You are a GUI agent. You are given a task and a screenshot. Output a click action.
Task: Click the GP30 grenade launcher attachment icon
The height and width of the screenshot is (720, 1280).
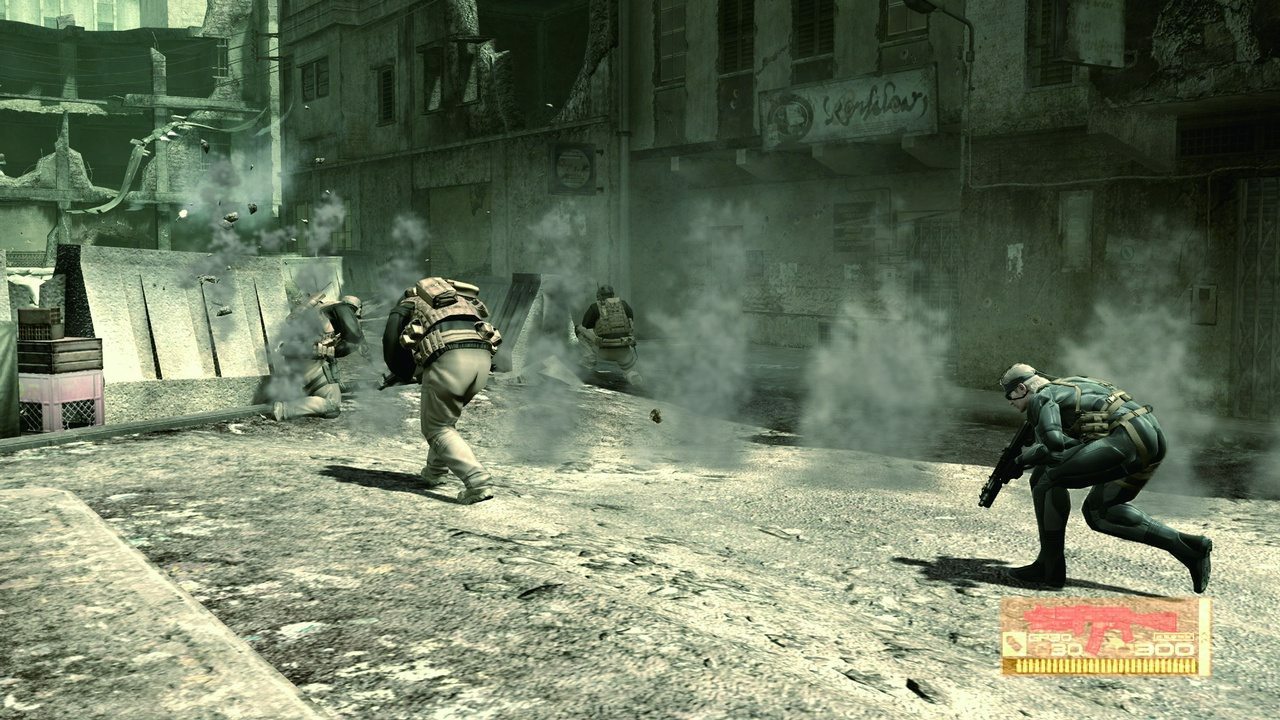tap(1050, 637)
